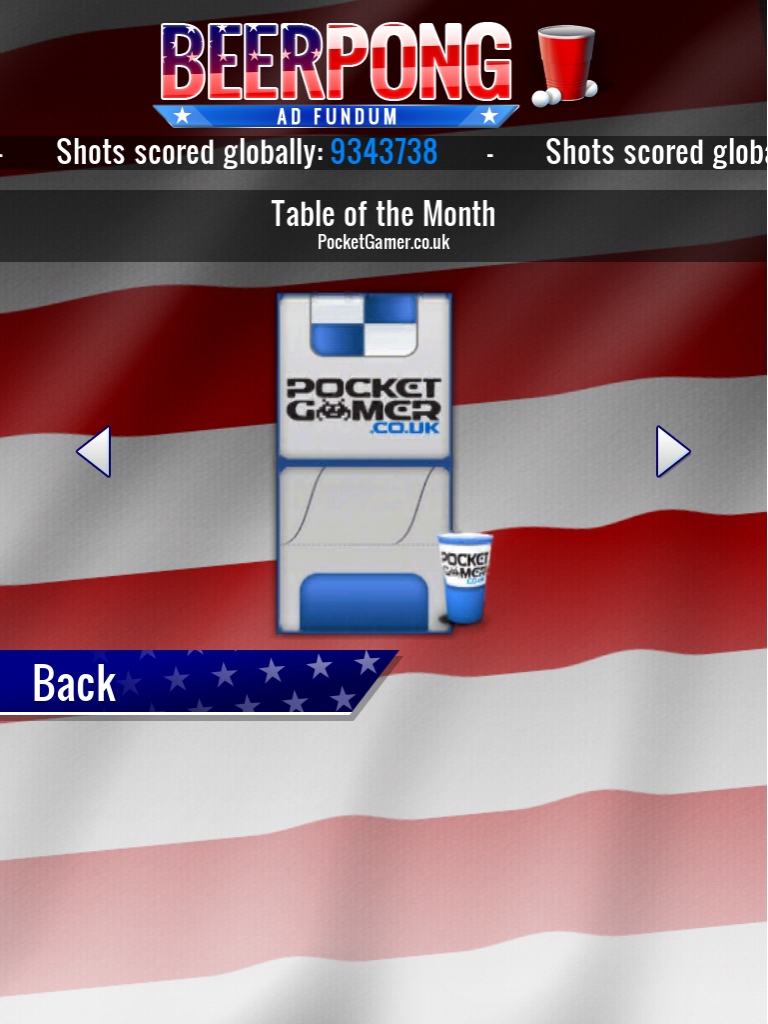Select the PocketGamer.co.uk table preview
The width and height of the screenshot is (768, 1024).
364,463
